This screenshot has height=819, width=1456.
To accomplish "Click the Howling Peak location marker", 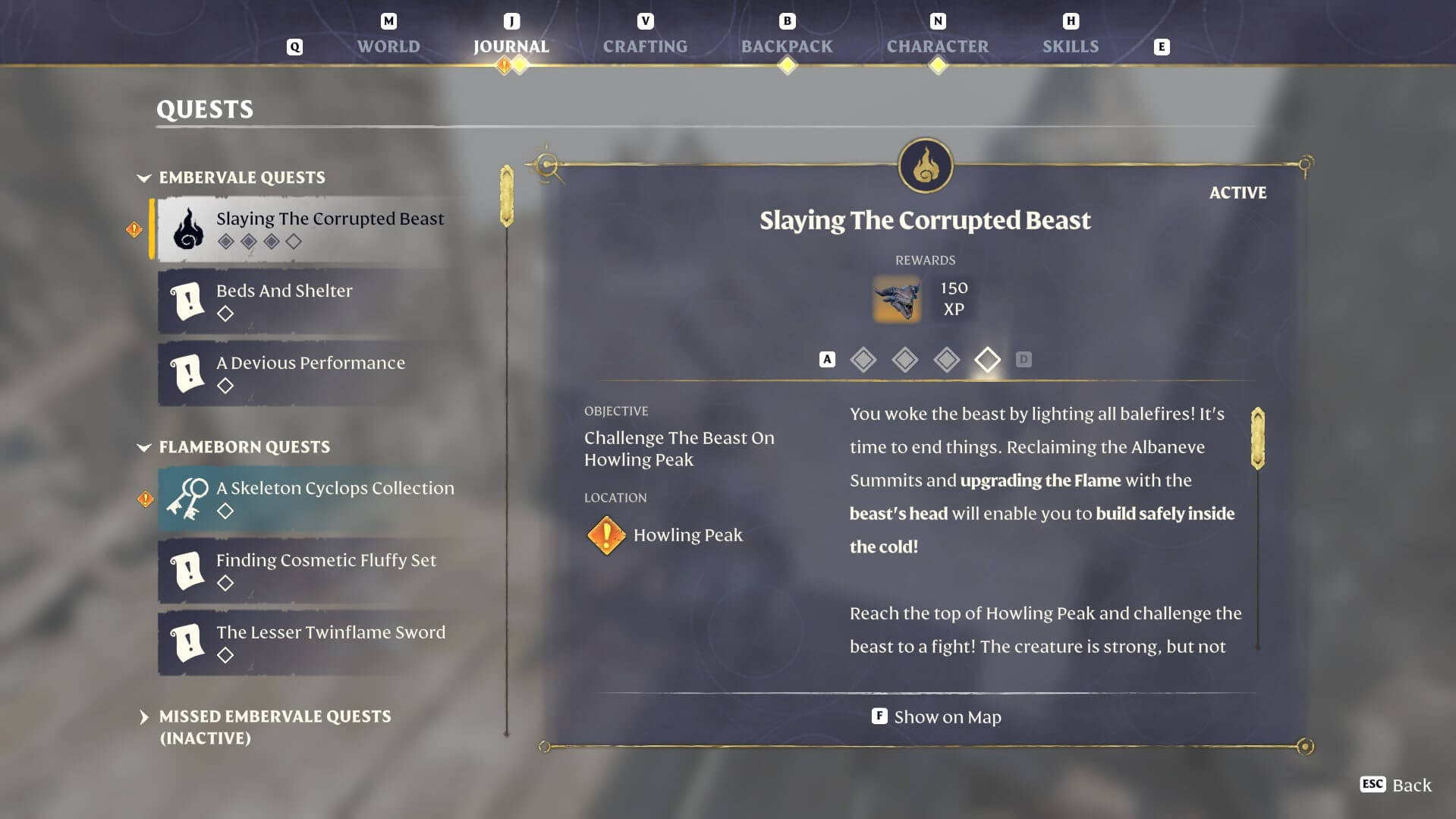I will [x=605, y=535].
